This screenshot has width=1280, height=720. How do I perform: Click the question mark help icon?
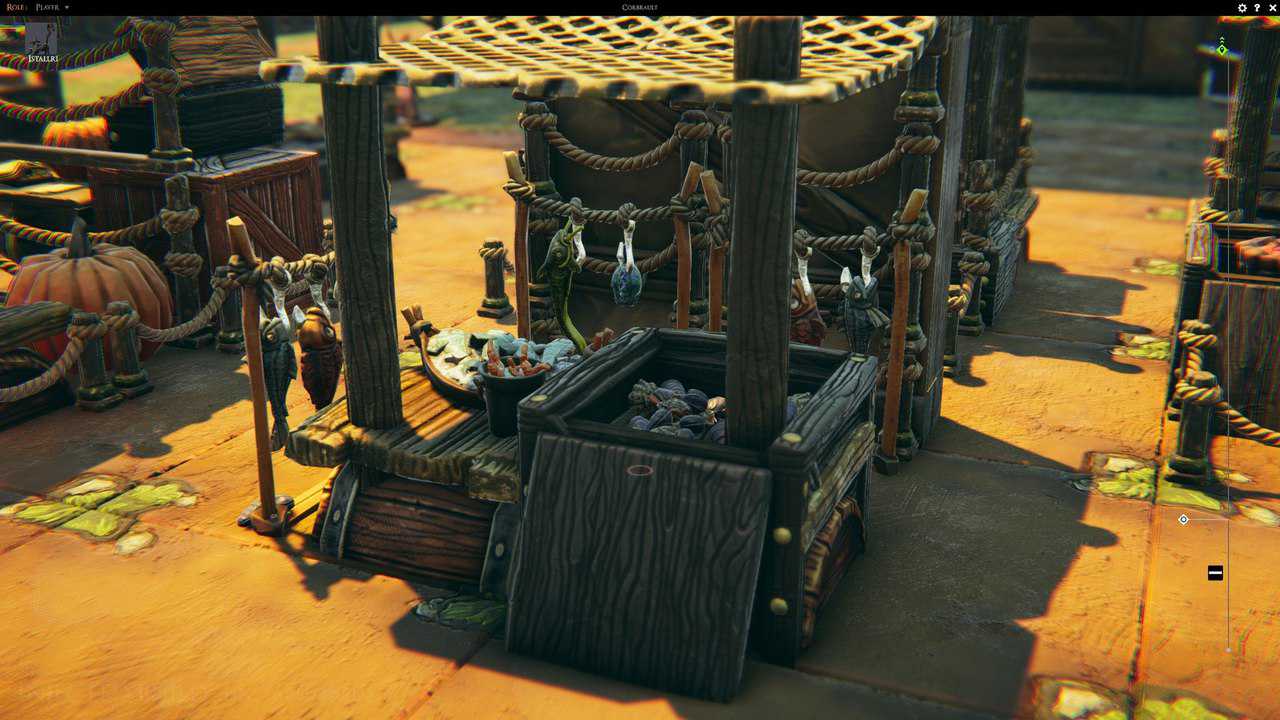tap(1255, 7)
